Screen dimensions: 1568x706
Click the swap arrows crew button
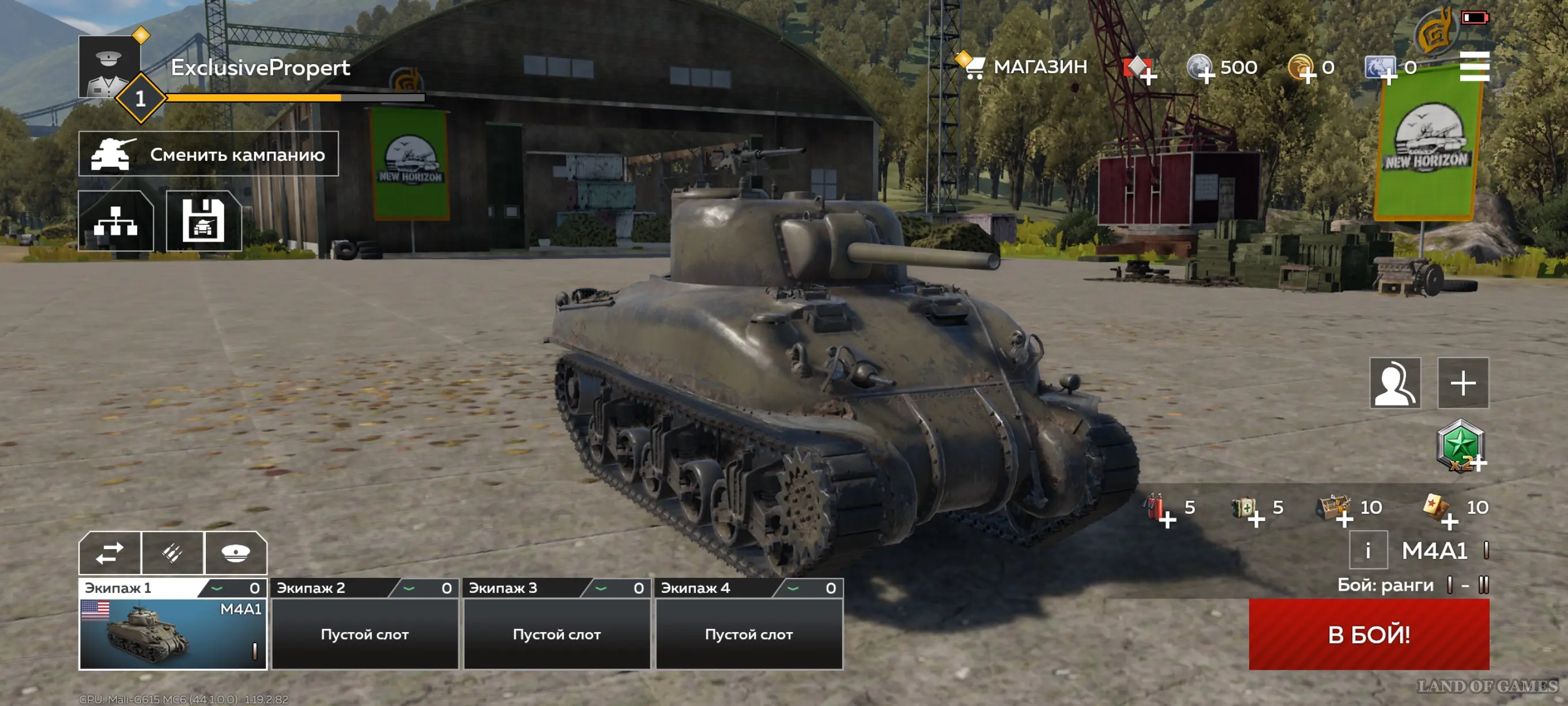pyautogui.click(x=110, y=553)
